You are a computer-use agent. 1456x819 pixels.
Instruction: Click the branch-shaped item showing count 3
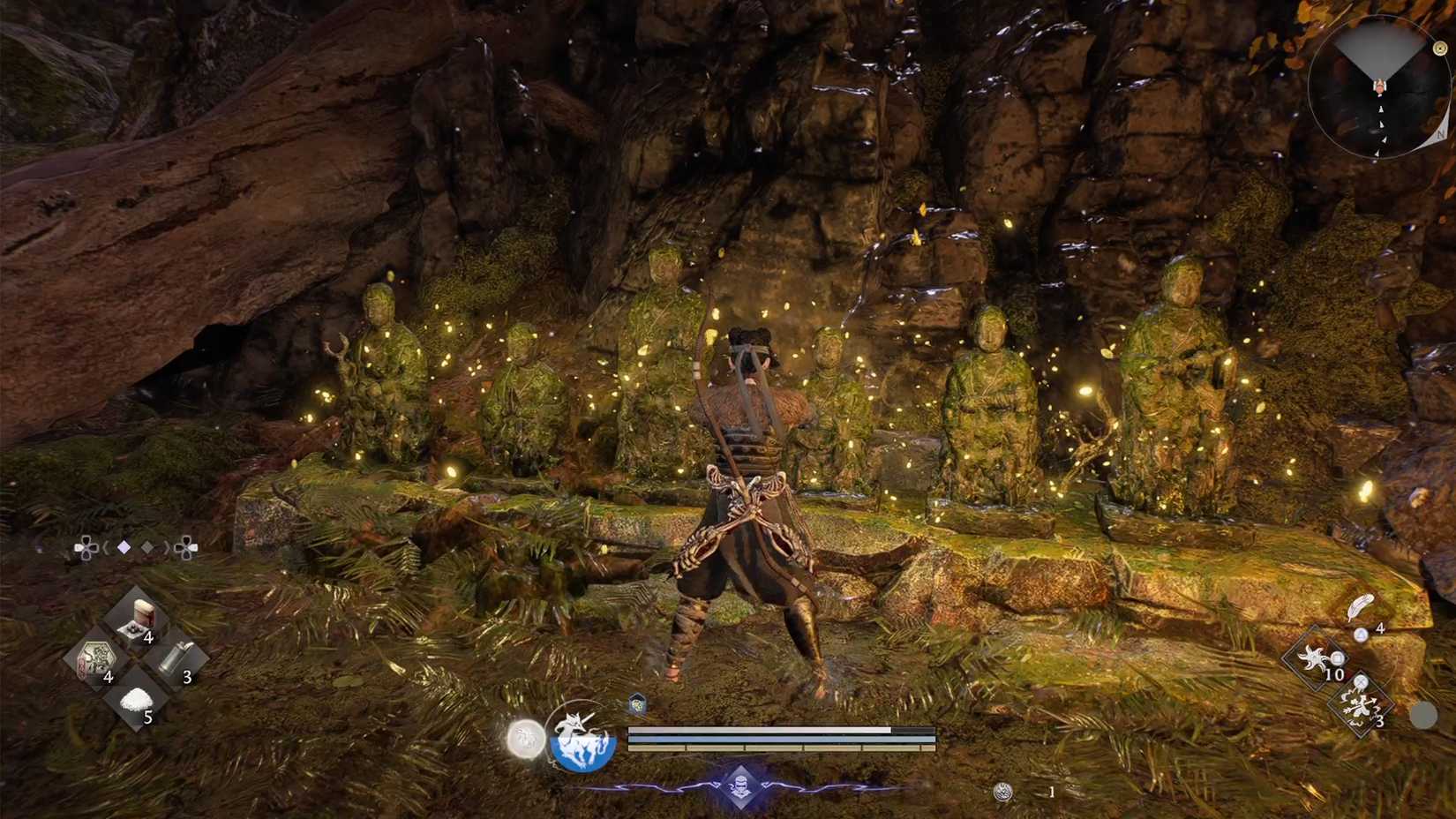pos(1359,703)
